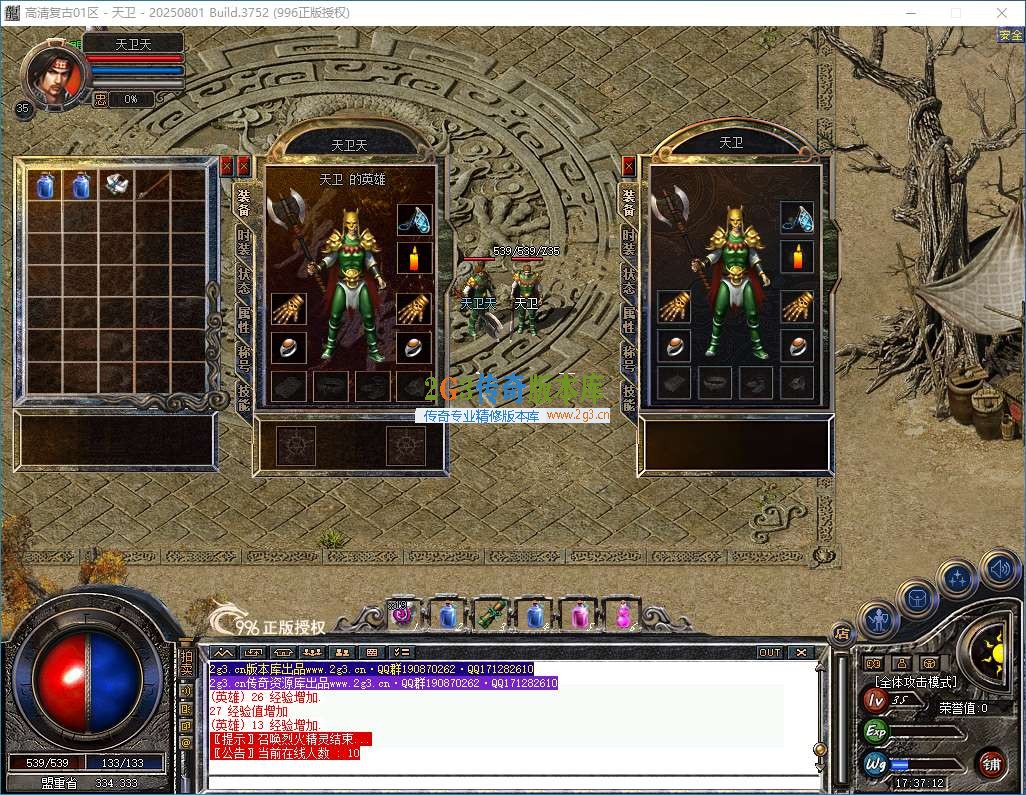Show 称号 tab in the hero panel
The width and height of the screenshot is (1026, 795).
243,356
